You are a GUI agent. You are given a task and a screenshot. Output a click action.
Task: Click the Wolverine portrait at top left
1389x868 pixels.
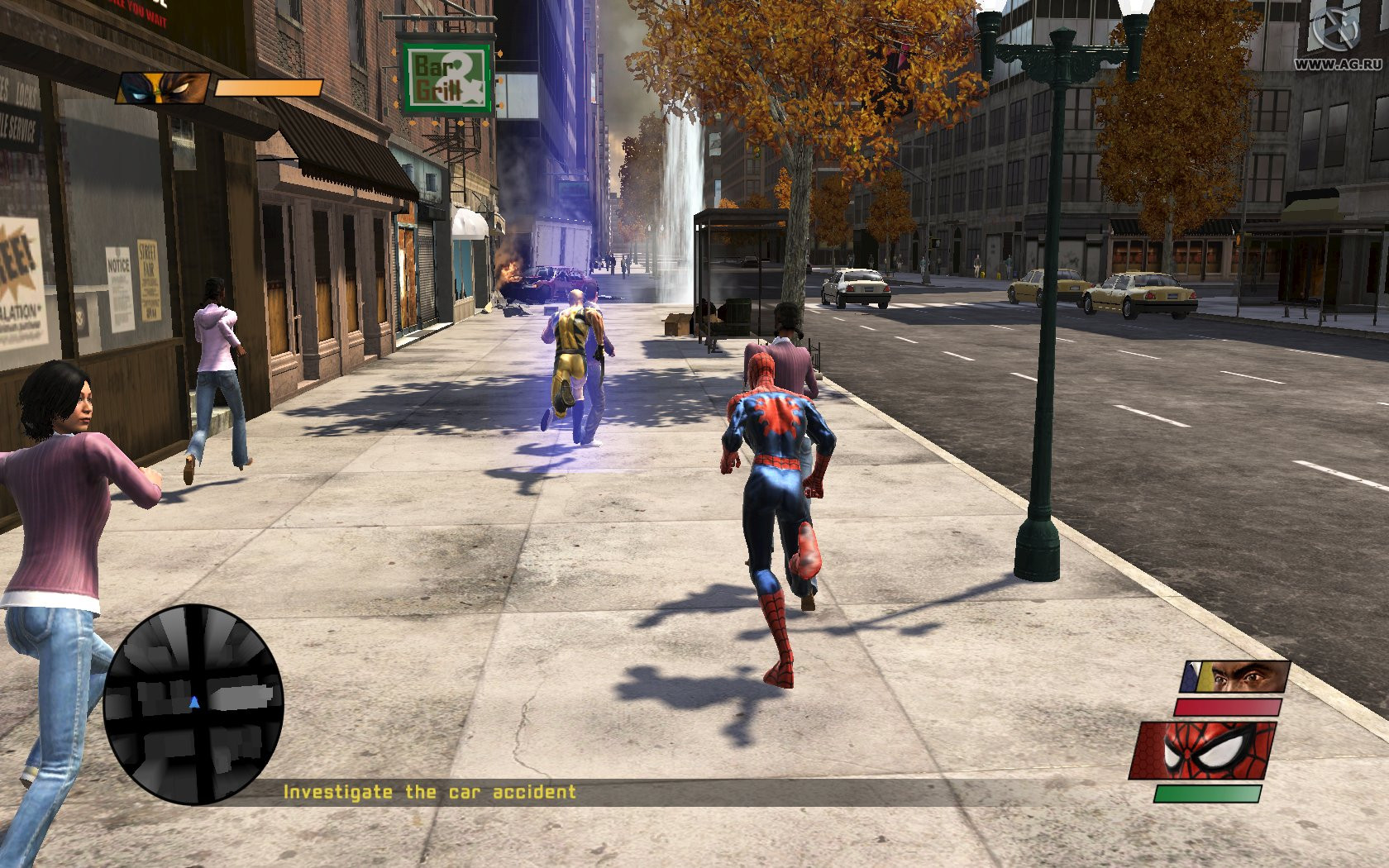[163, 88]
